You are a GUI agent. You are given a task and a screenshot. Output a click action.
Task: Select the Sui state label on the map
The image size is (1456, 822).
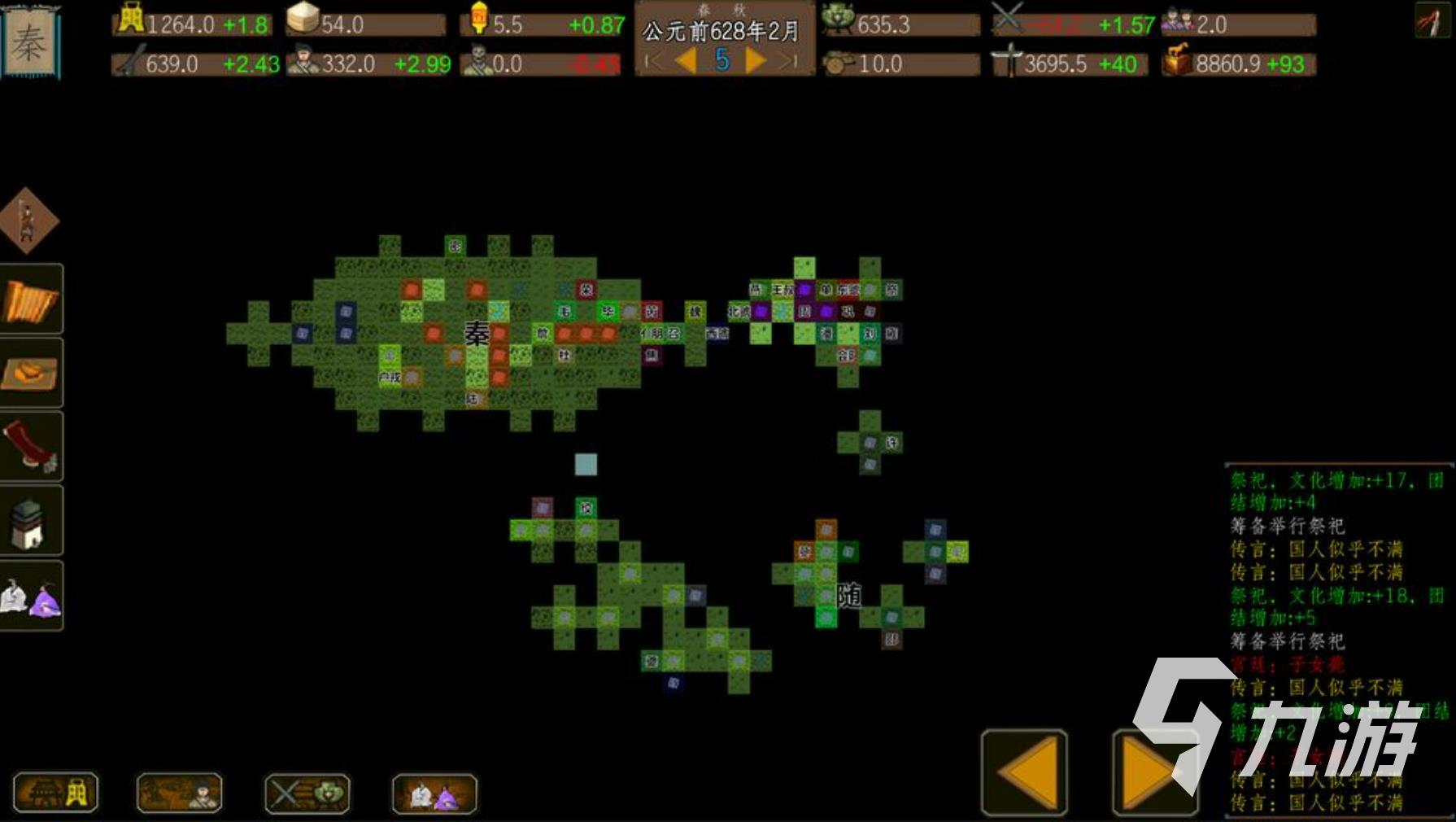(x=849, y=596)
